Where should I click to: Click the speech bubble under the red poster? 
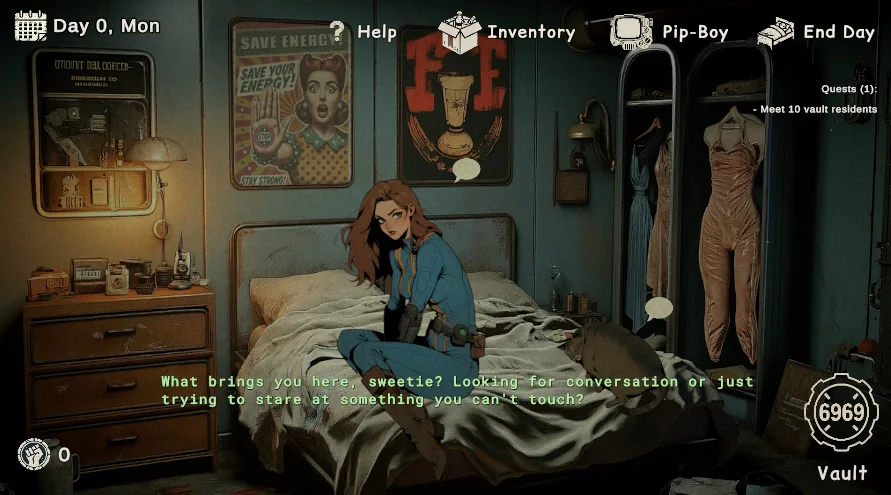(466, 170)
